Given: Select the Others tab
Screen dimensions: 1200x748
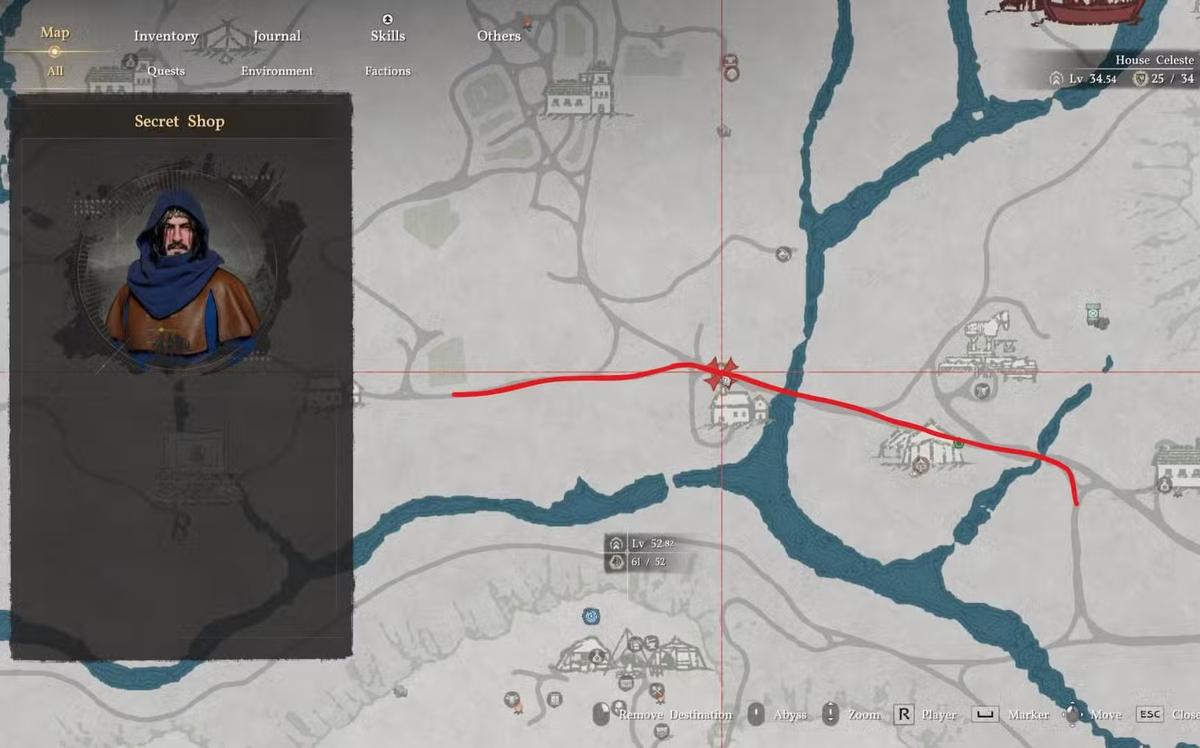Looking at the screenshot, I should click(499, 36).
